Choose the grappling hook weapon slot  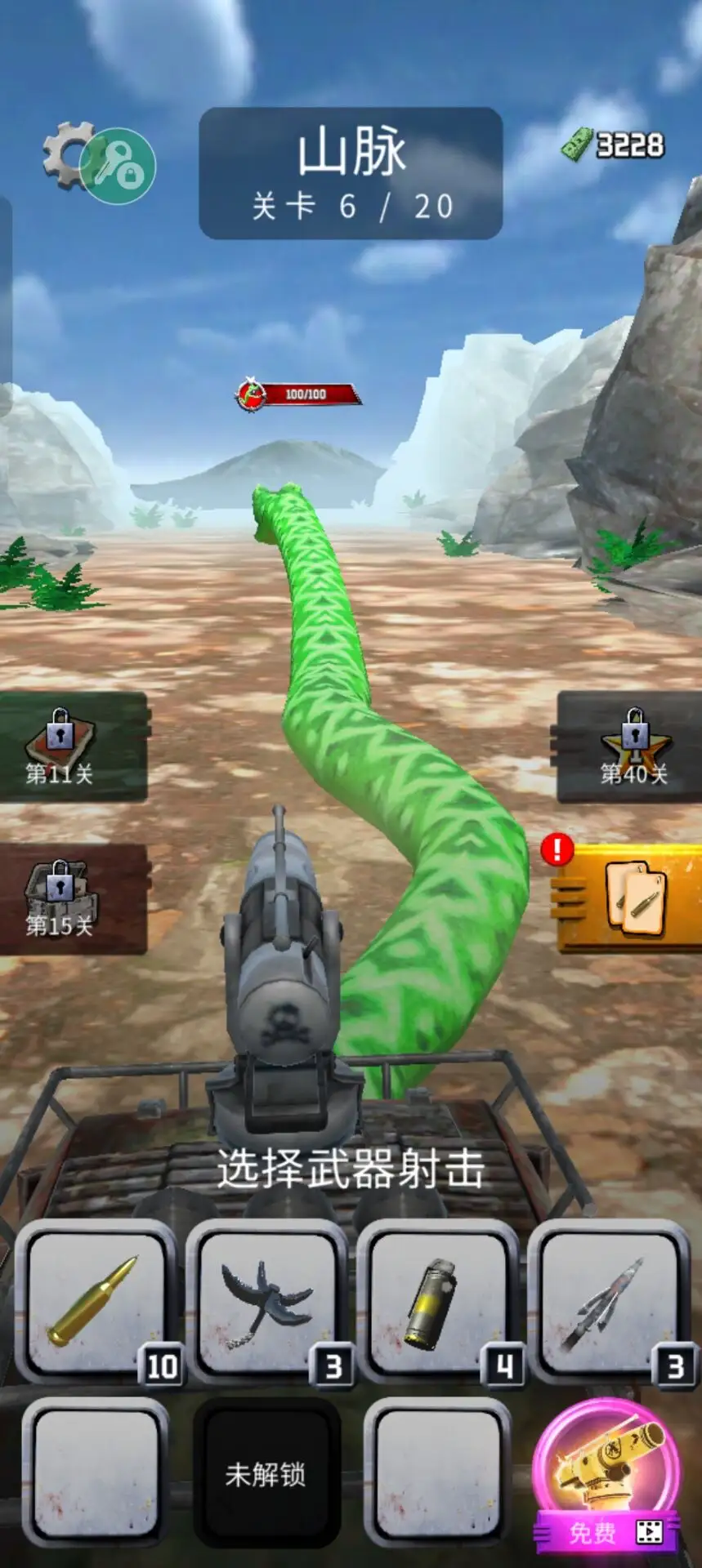point(266,1303)
